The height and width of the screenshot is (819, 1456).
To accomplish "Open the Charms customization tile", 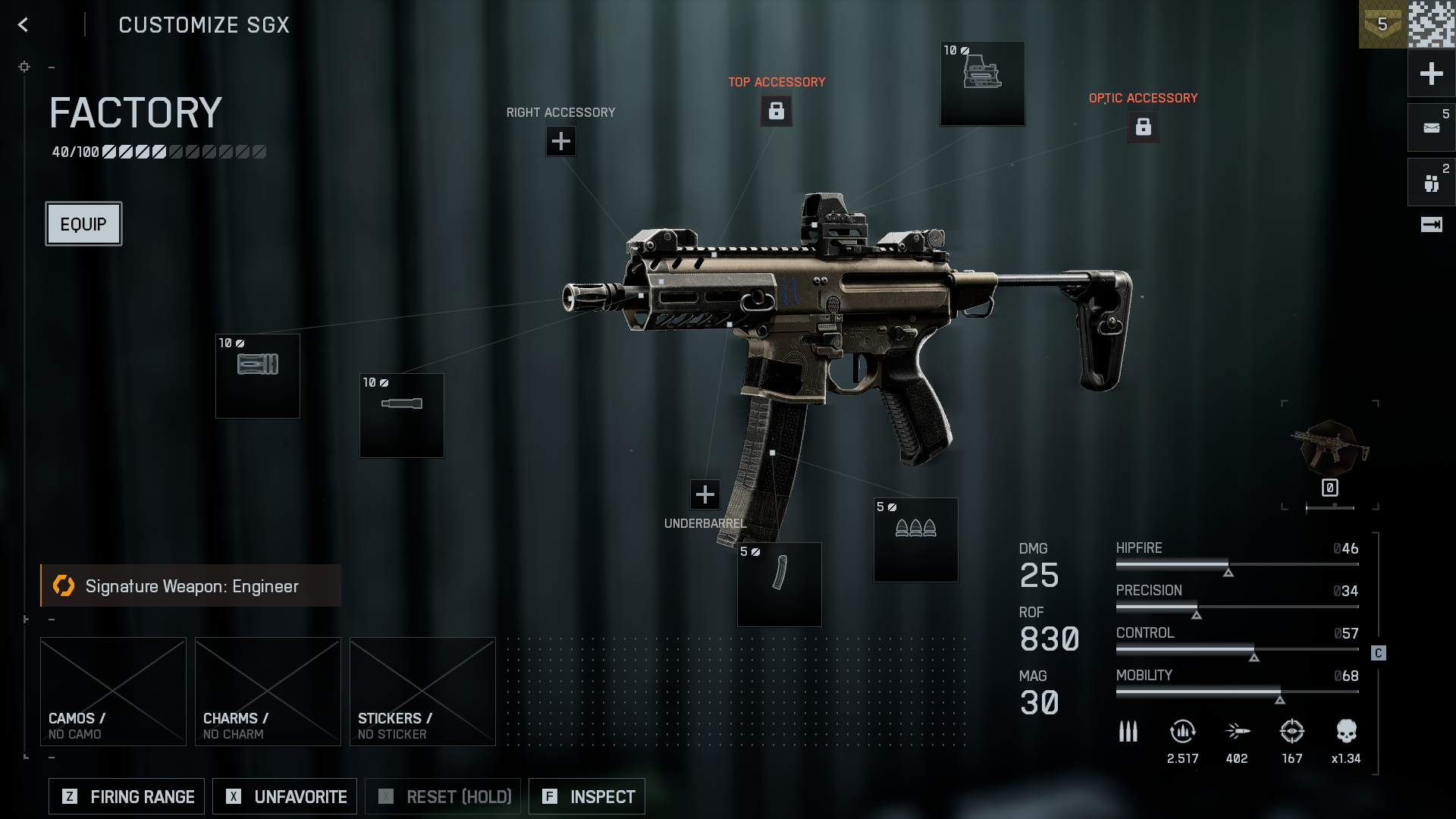I will tap(268, 691).
